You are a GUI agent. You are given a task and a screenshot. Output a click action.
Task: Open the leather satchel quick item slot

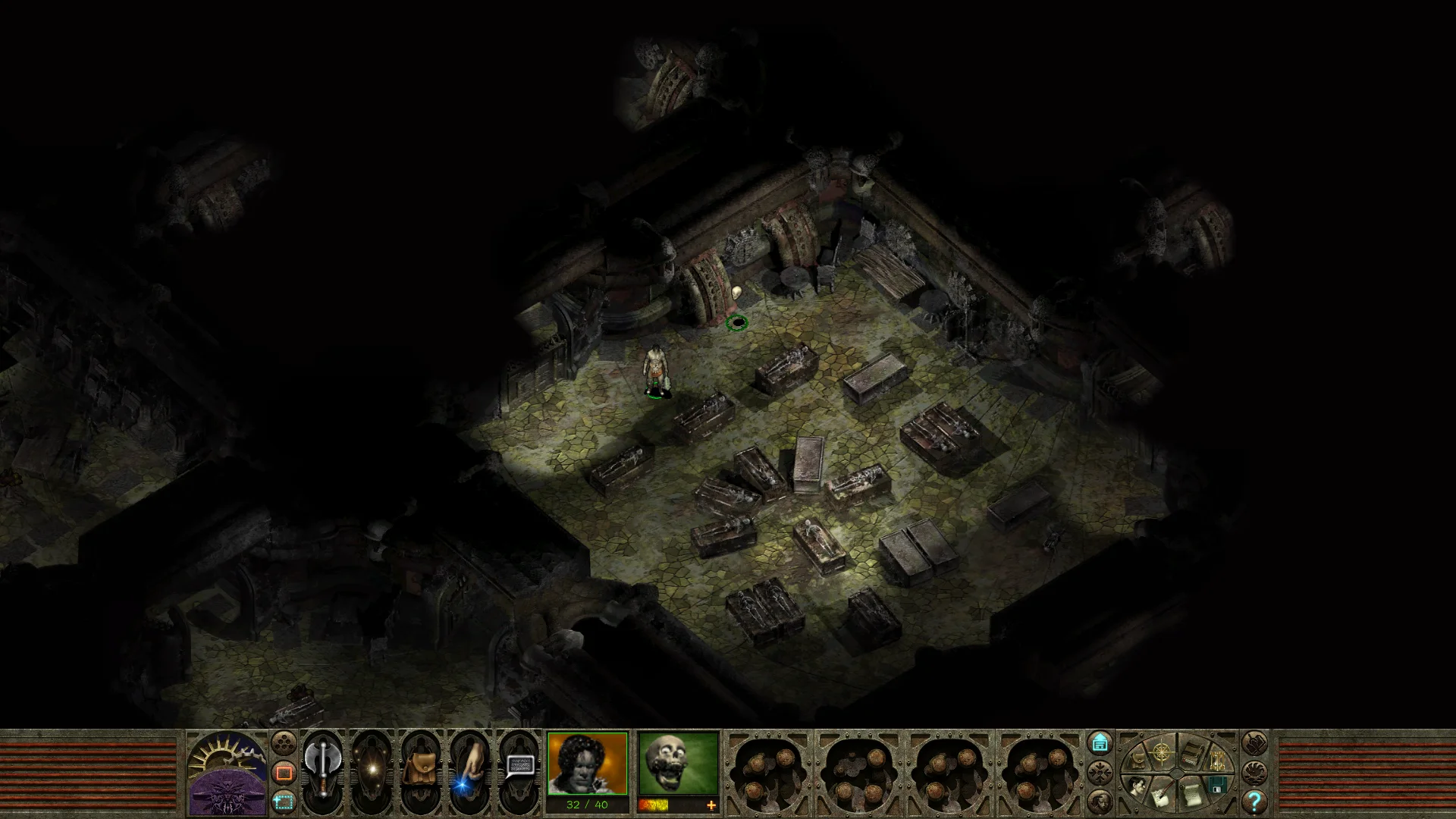pyautogui.click(x=419, y=767)
